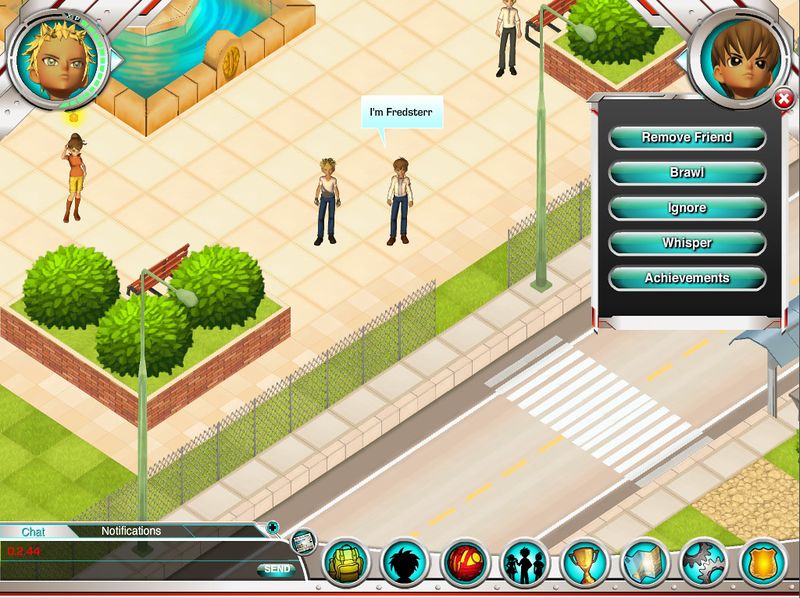Open the friends group icon
Viewport: 800px width, 598px height.
[x=524, y=564]
